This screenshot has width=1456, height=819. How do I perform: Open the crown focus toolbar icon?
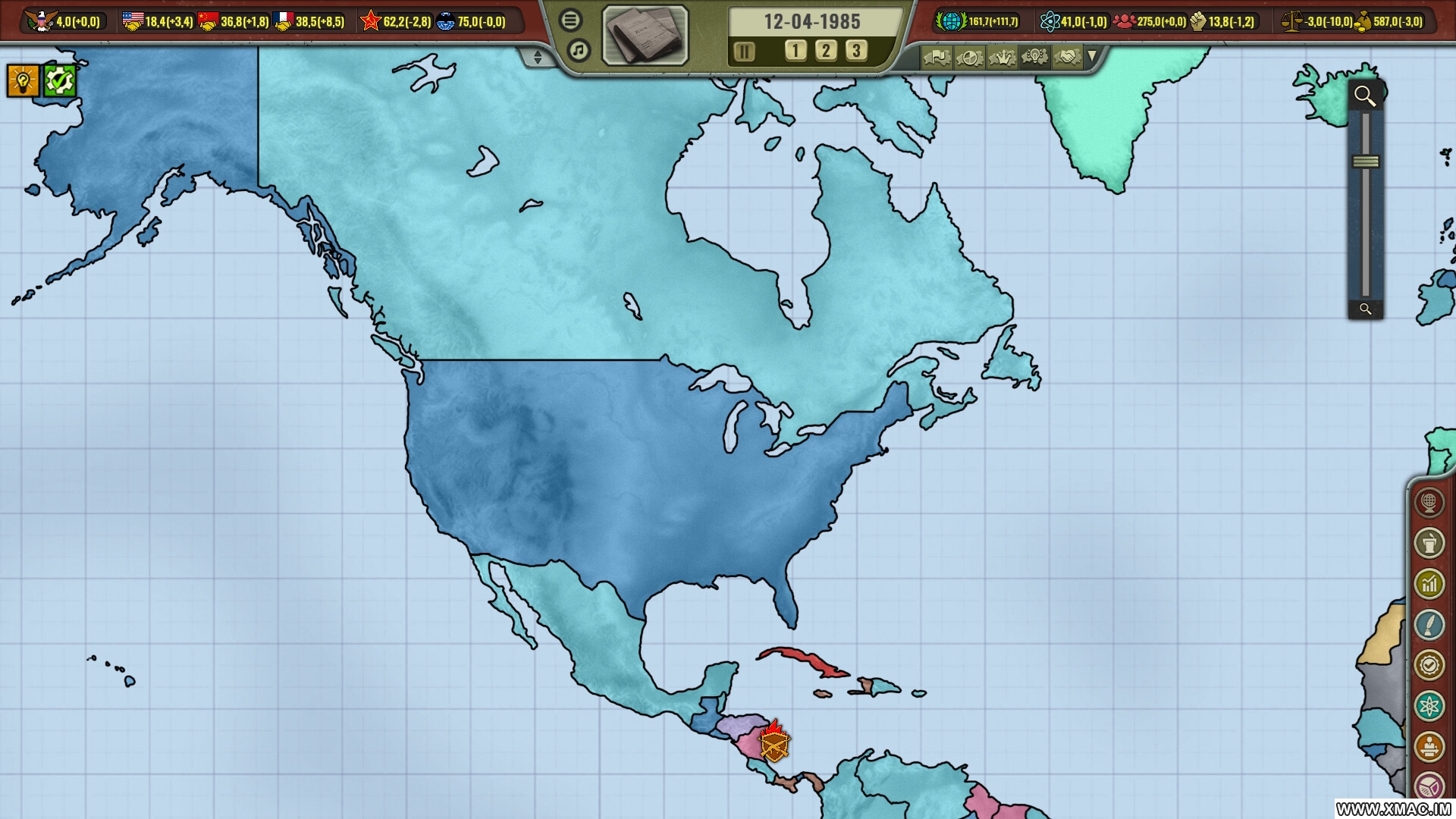1003,57
